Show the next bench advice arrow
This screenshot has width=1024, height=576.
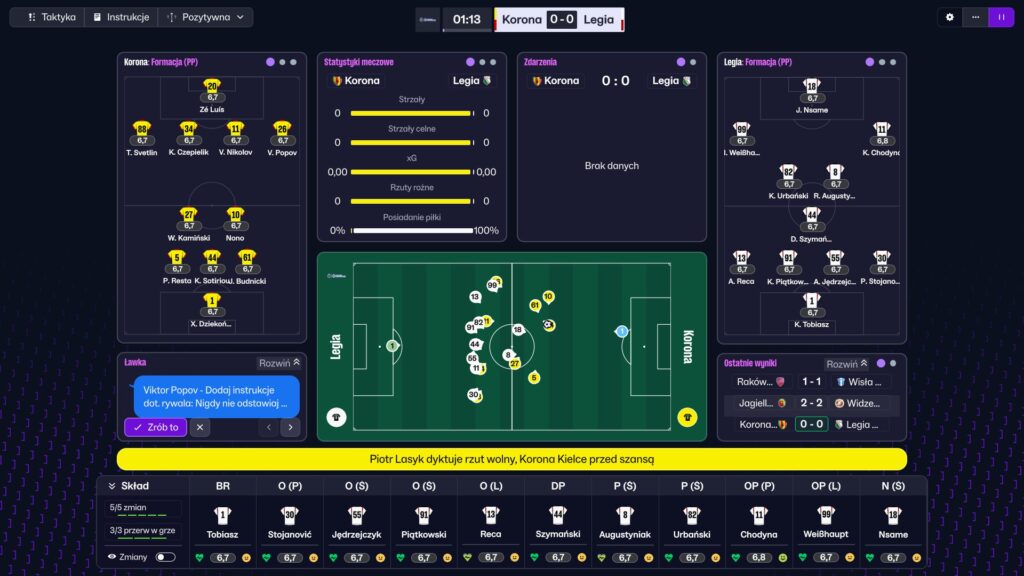click(x=290, y=427)
